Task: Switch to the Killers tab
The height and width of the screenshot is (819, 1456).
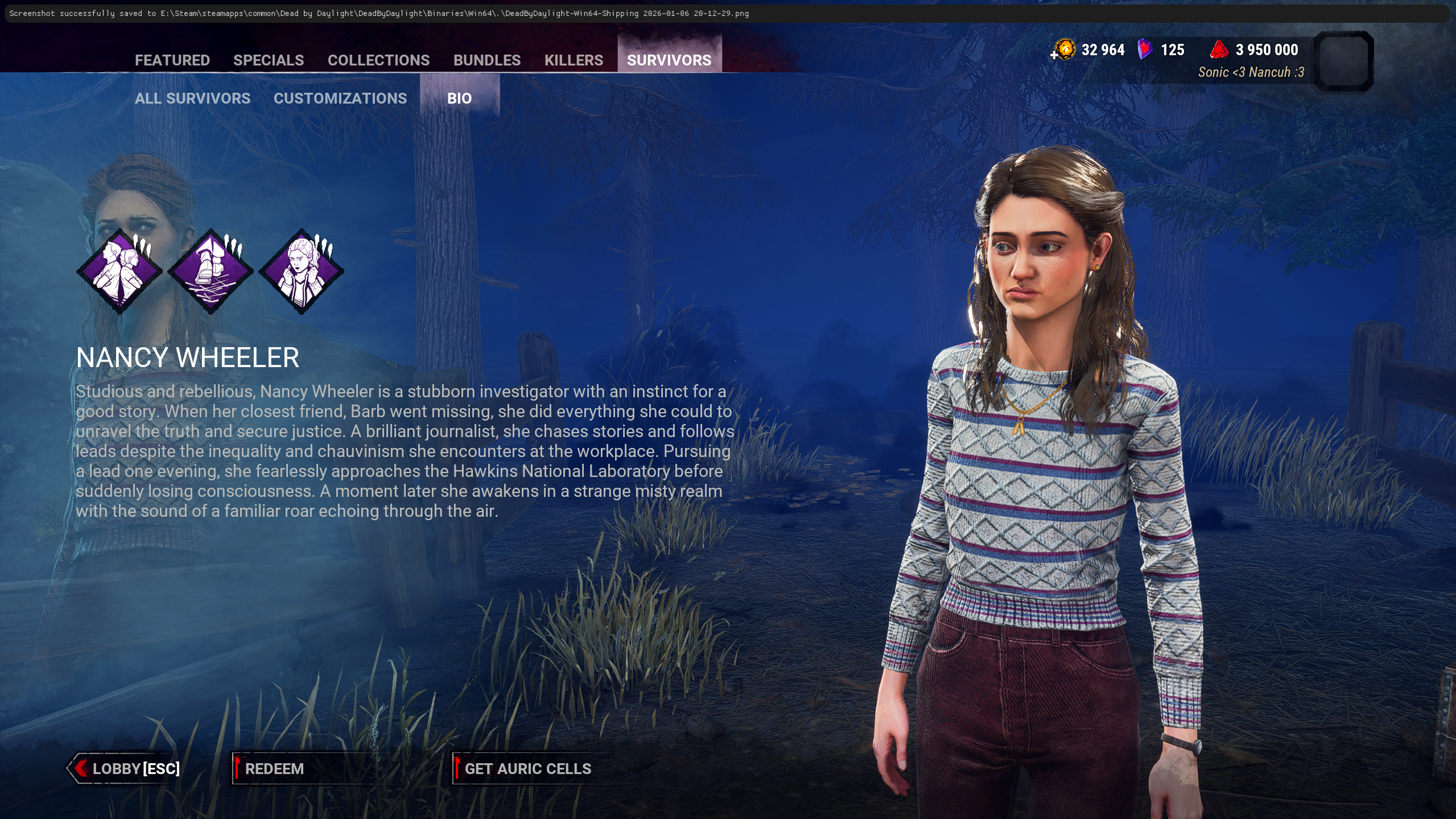Action: pyautogui.click(x=574, y=60)
